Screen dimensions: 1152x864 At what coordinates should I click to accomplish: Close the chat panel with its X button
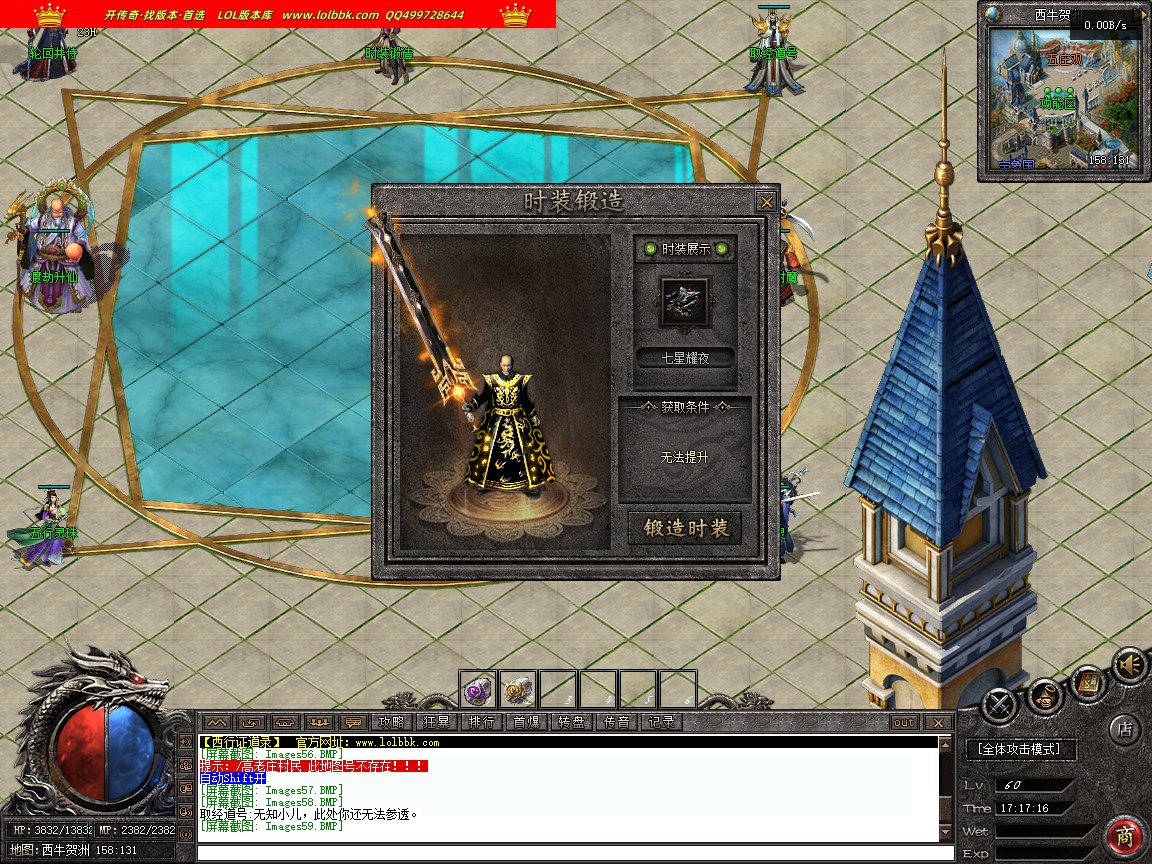937,722
